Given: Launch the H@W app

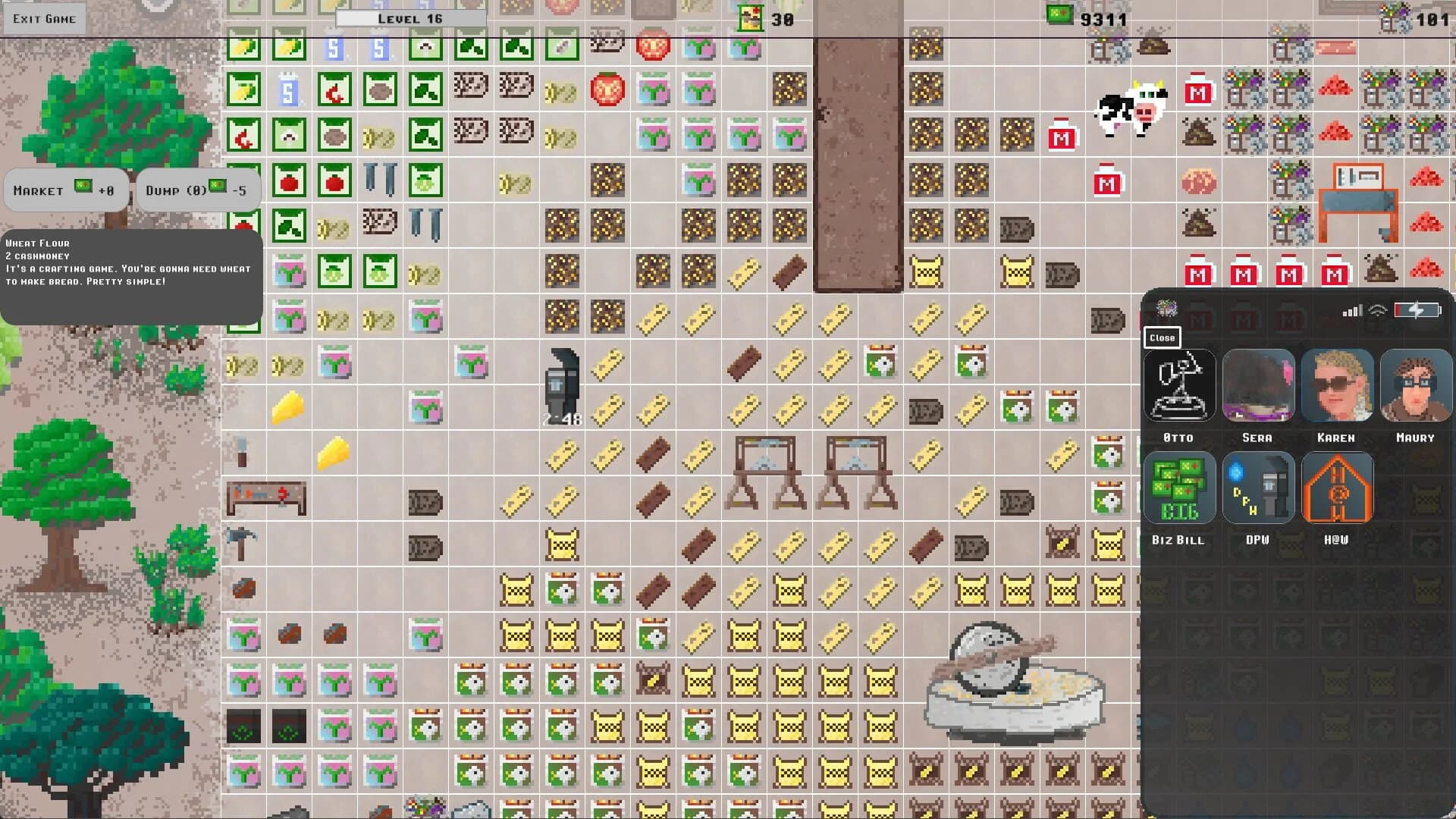Looking at the screenshot, I should tap(1338, 488).
